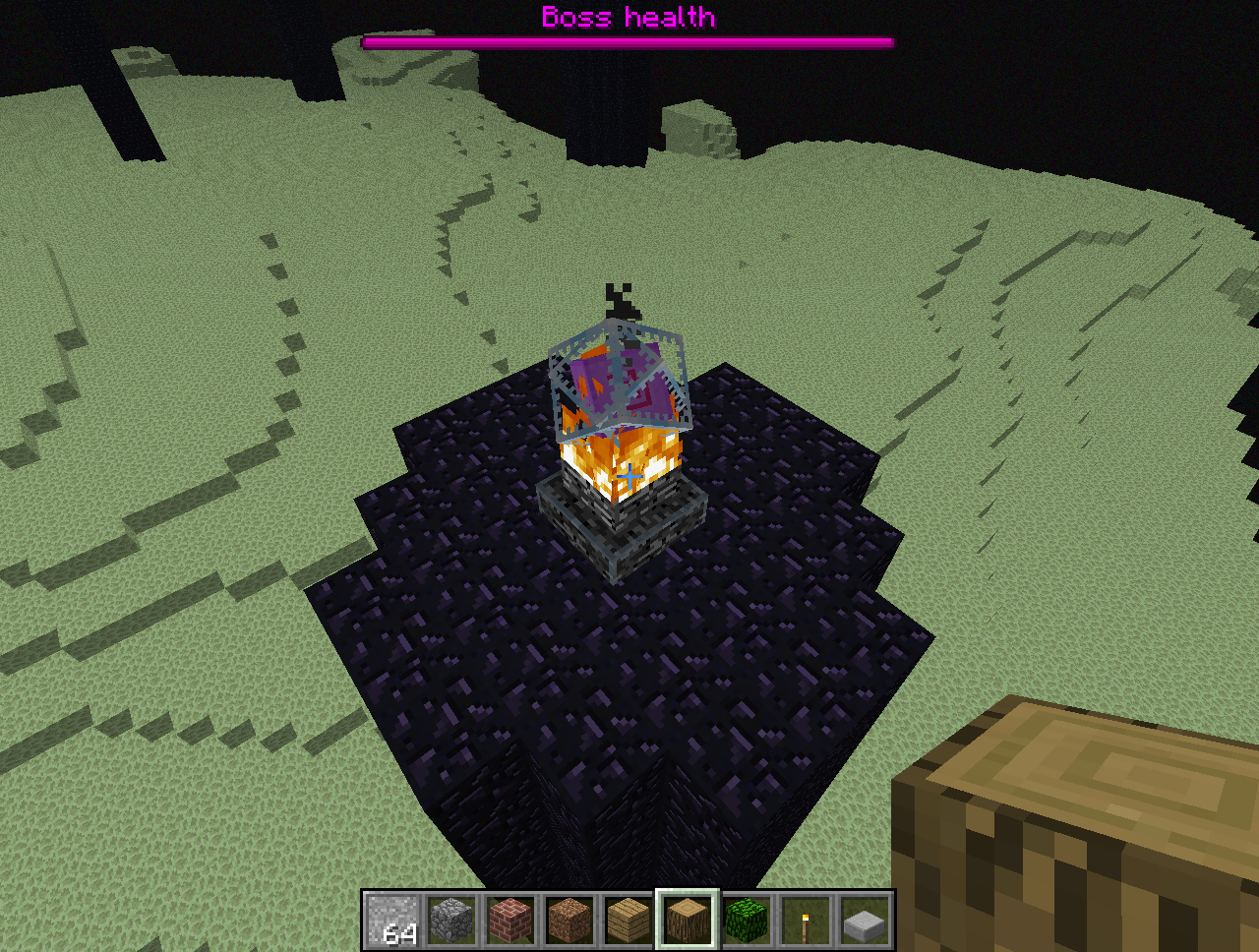The height and width of the screenshot is (952, 1259).
Task: Choose the cobblestone block in the hotbar
Action: tap(452, 921)
